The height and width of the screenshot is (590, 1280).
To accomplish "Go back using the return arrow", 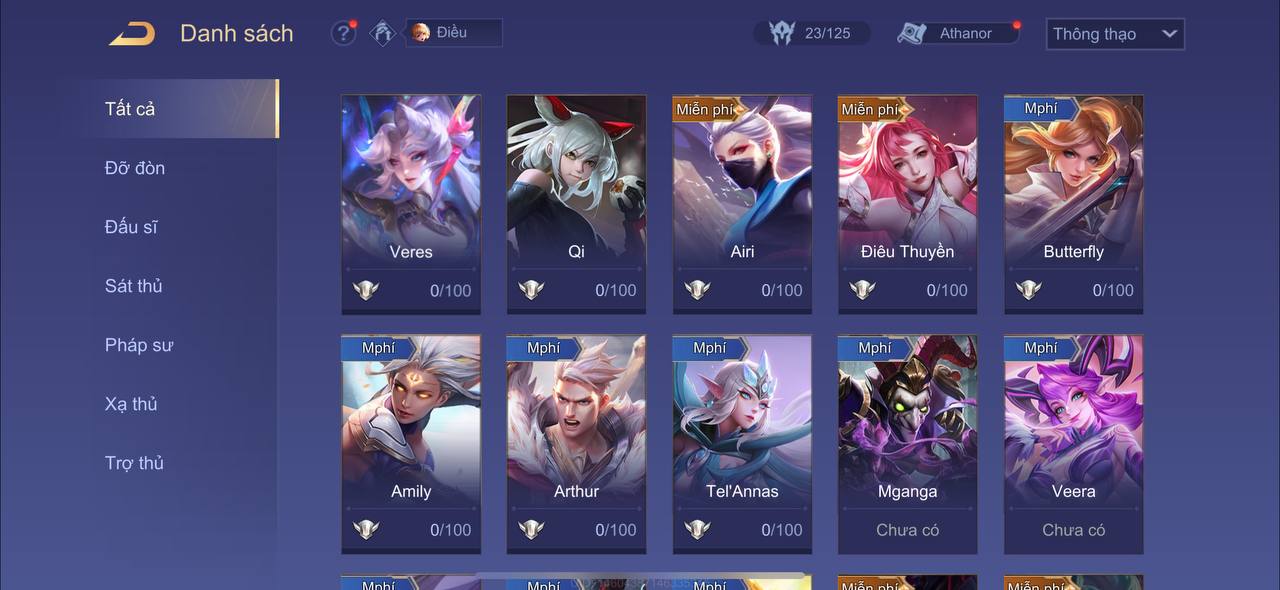I will 132,34.
